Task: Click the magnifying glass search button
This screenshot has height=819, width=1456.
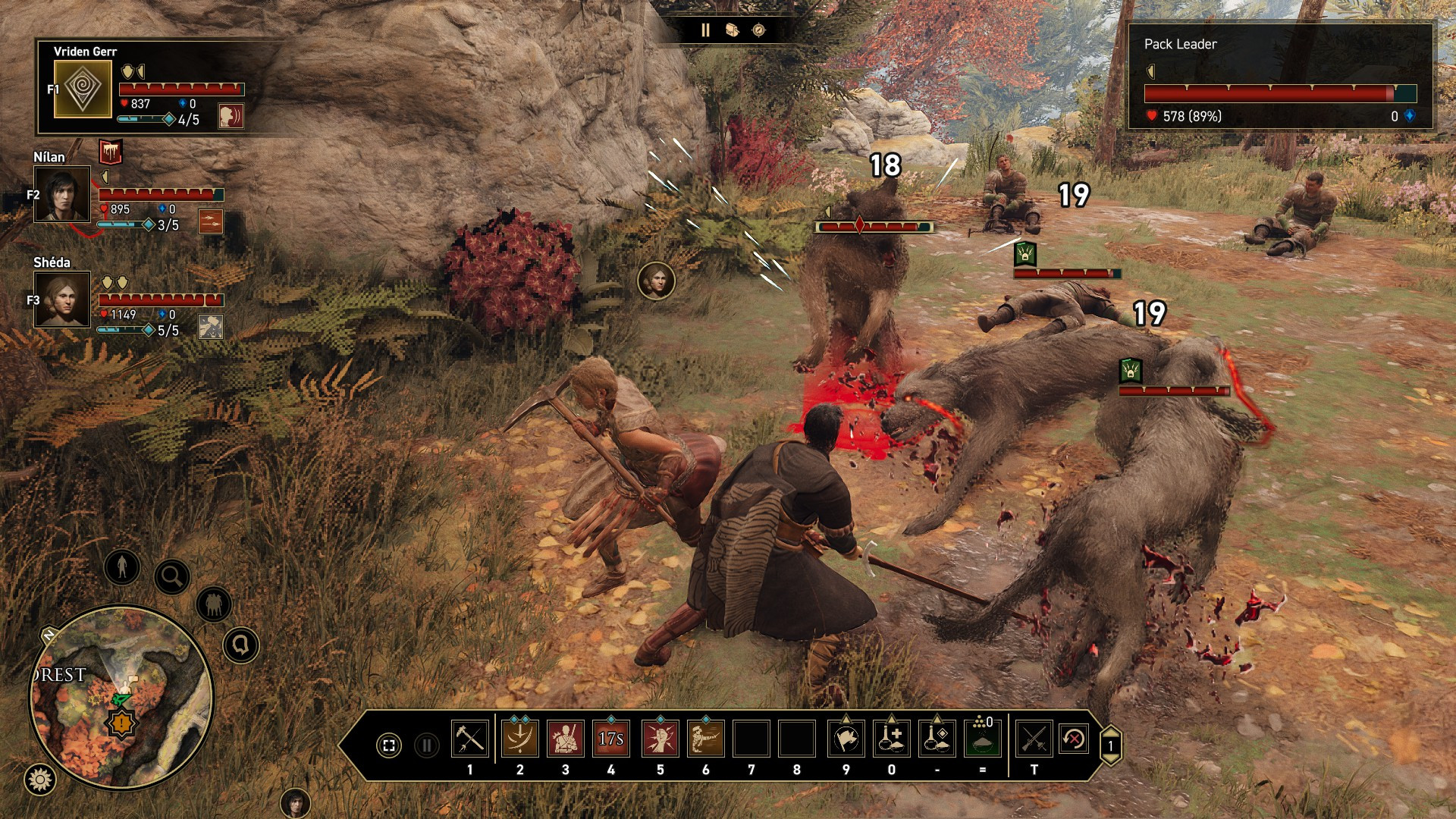Action: (x=172, y=577)
